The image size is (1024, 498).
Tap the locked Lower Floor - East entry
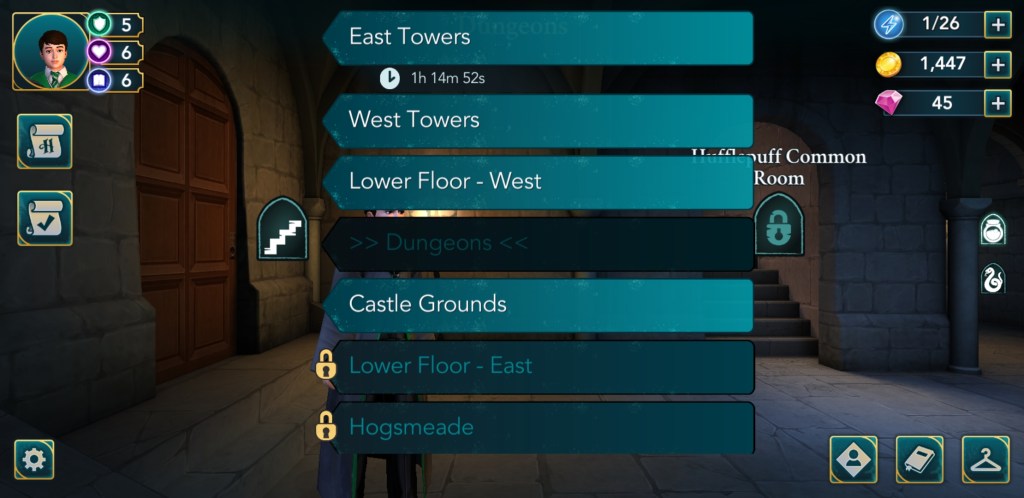click(x=540, y=366)
